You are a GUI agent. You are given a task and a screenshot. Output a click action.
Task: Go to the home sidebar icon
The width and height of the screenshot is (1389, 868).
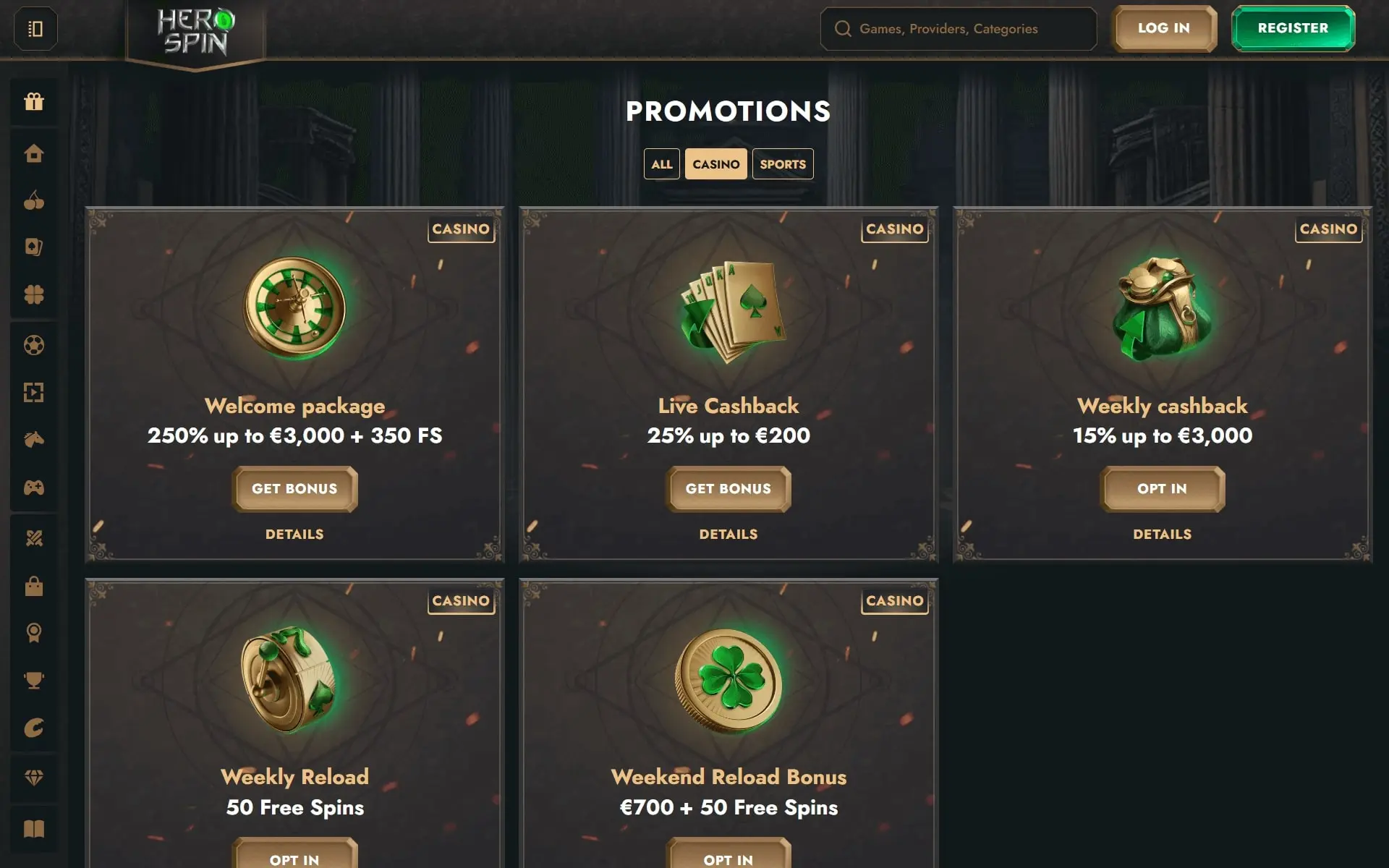click(x=34, y=153)
